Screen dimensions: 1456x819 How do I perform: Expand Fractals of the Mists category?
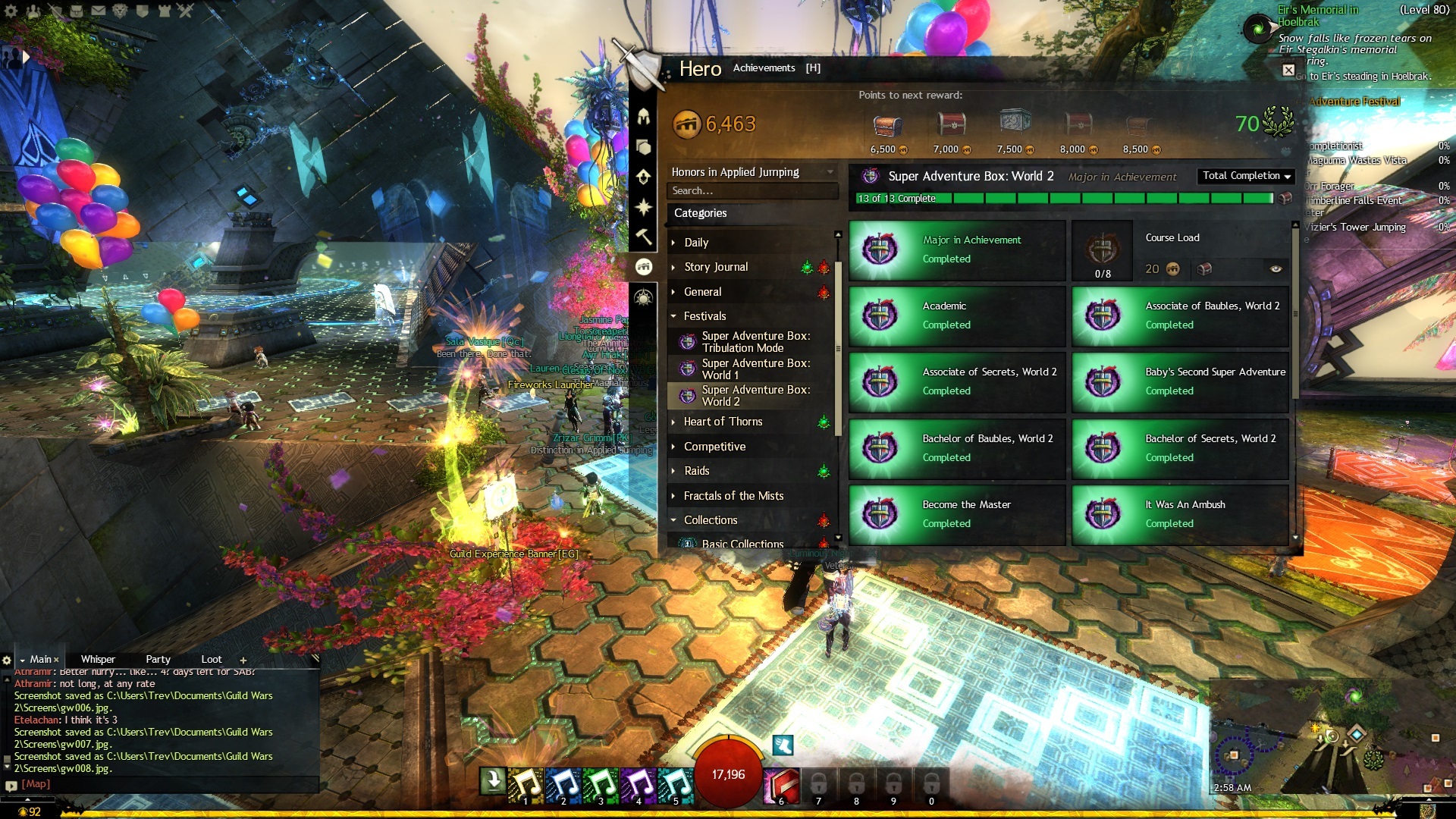[733, 496]
